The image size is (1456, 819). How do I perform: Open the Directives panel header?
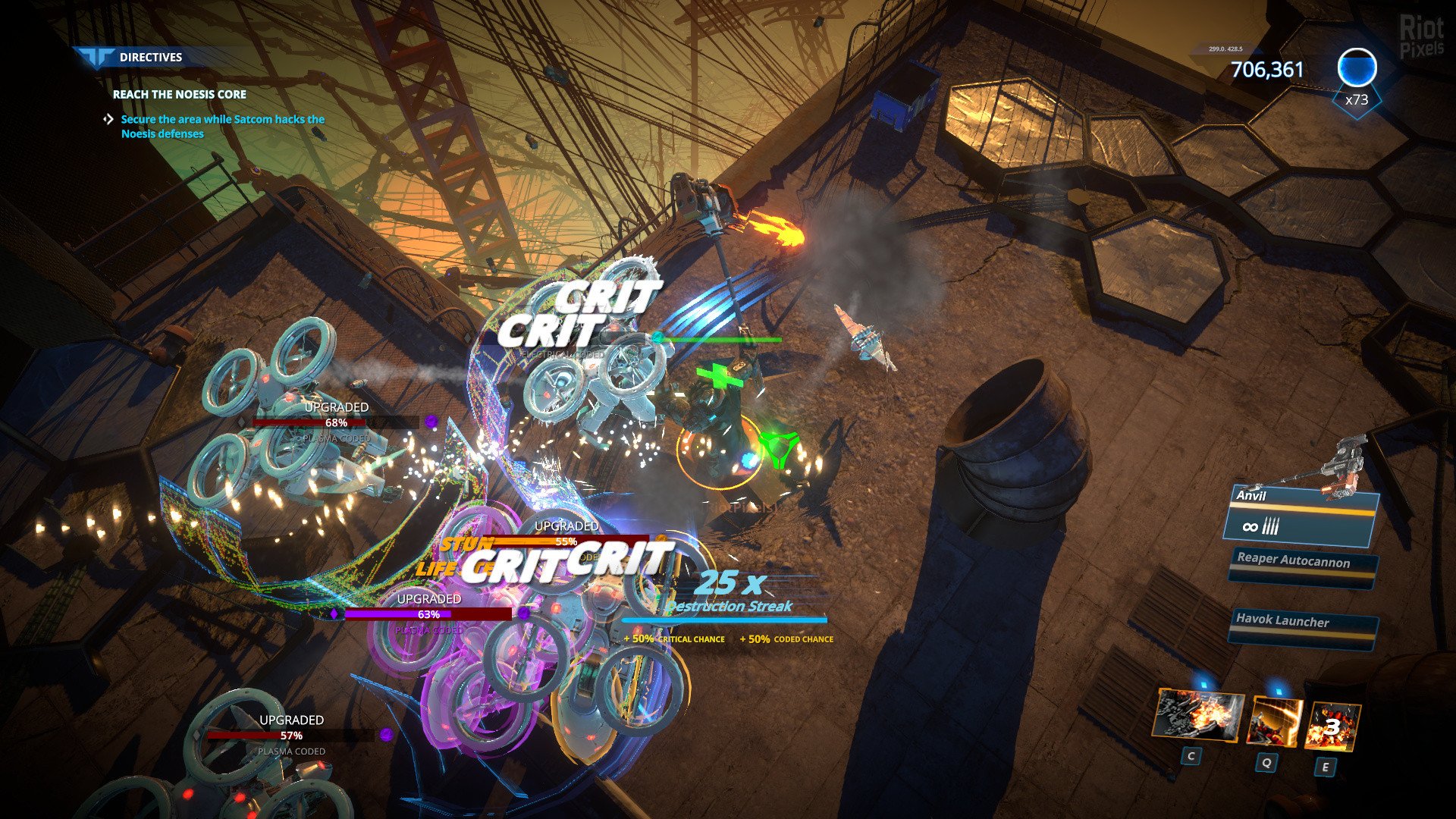[151, 57]
